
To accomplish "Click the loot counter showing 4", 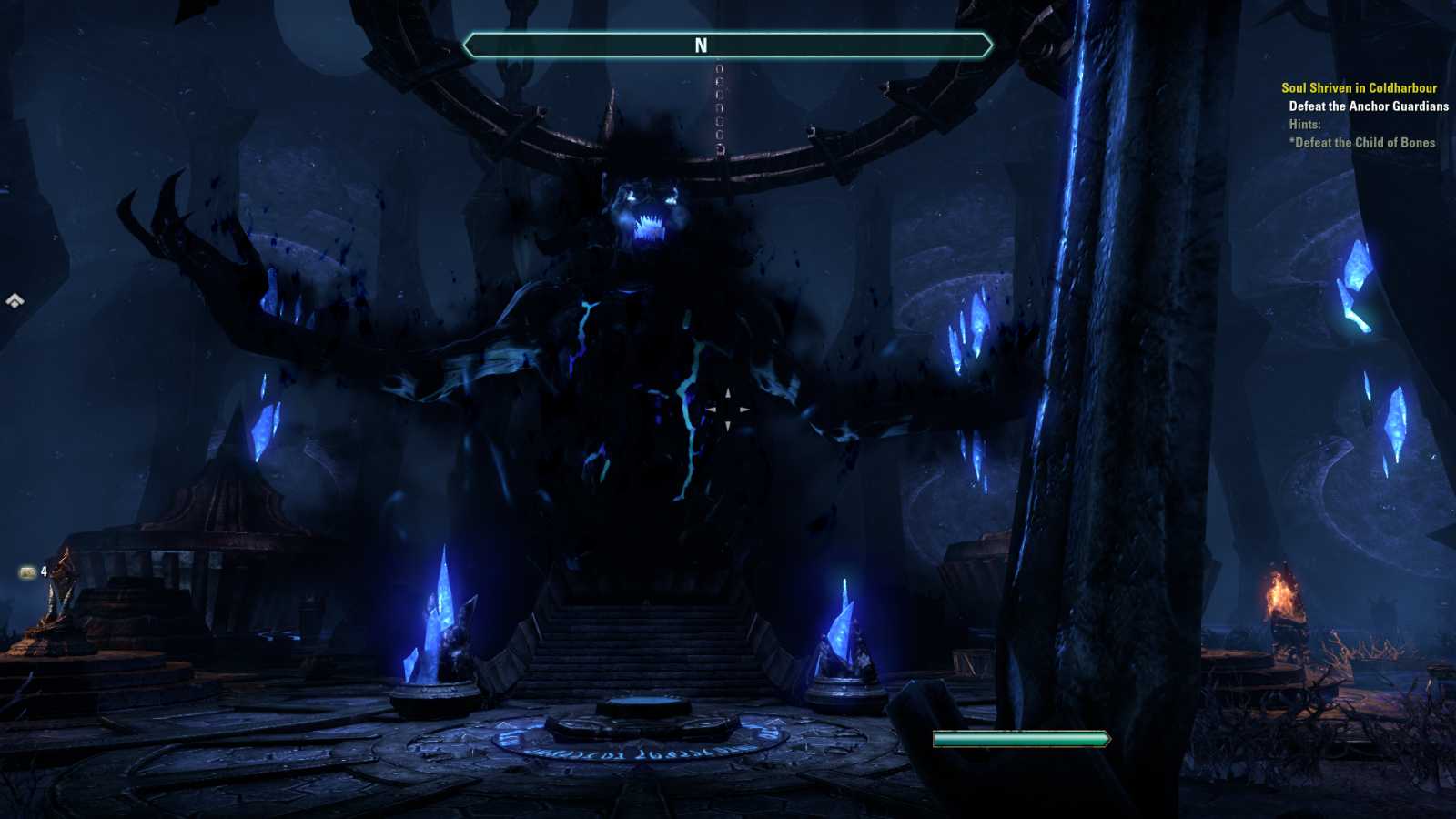I will (43, 571).
